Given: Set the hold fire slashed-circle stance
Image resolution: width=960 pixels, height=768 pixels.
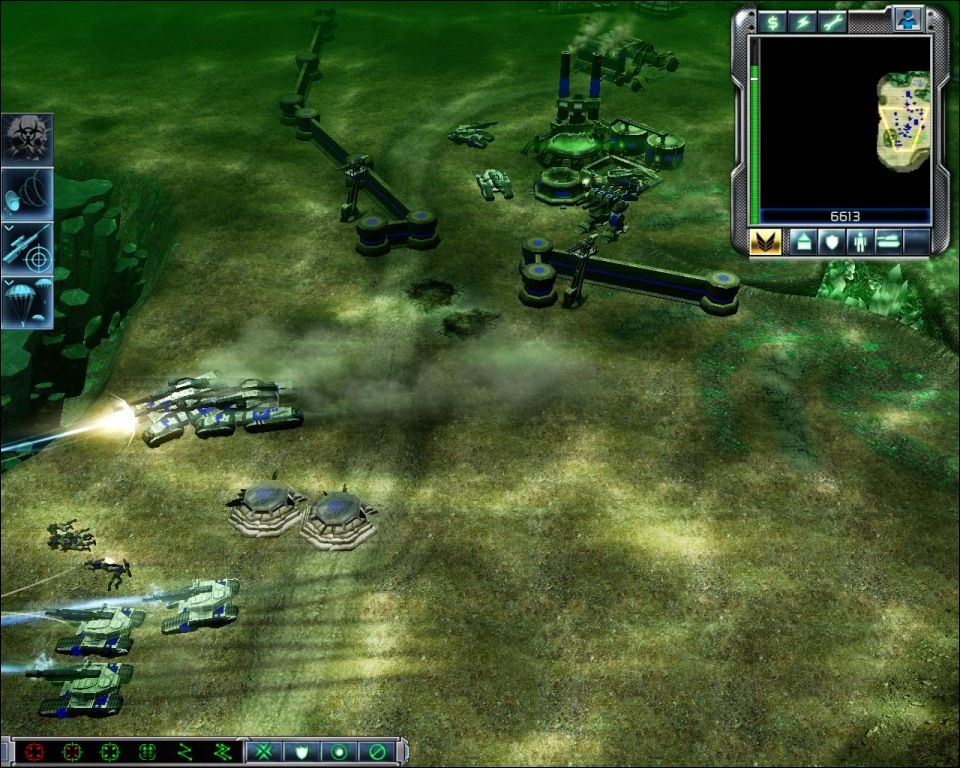Looking at the screenshot, I should [x=377, y=751].
